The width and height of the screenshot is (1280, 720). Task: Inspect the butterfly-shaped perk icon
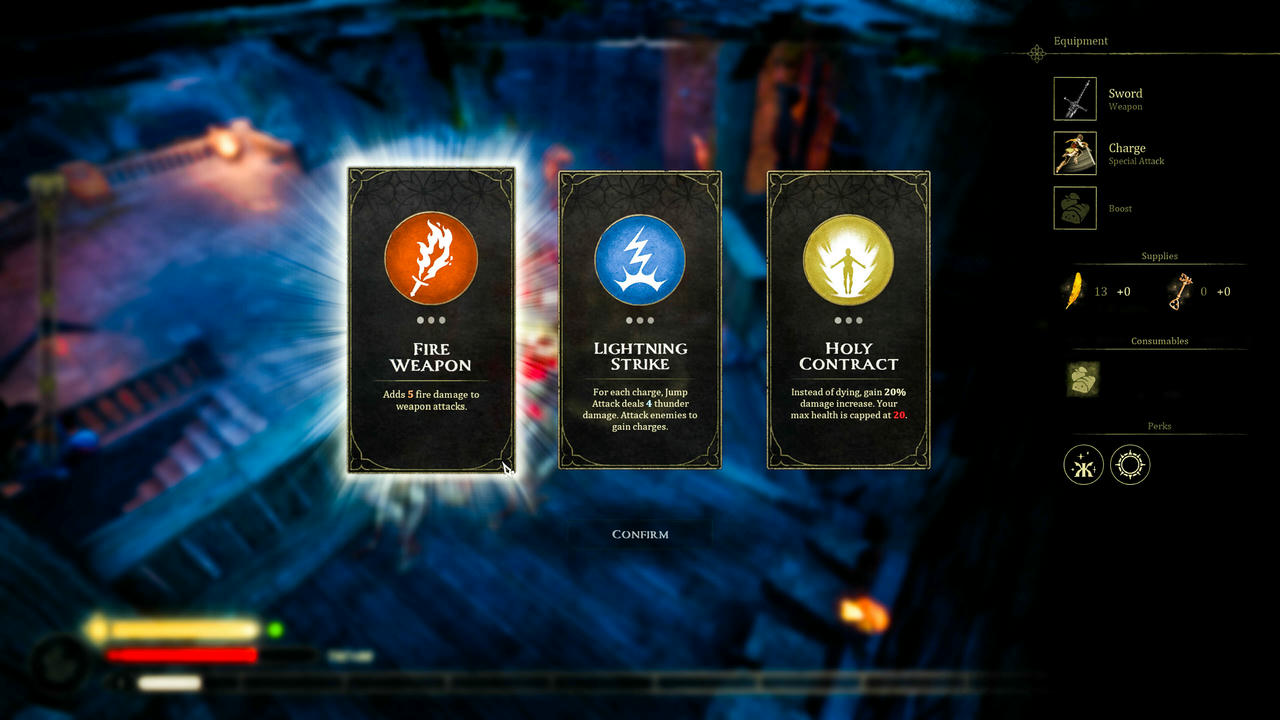click(1083, 465)
